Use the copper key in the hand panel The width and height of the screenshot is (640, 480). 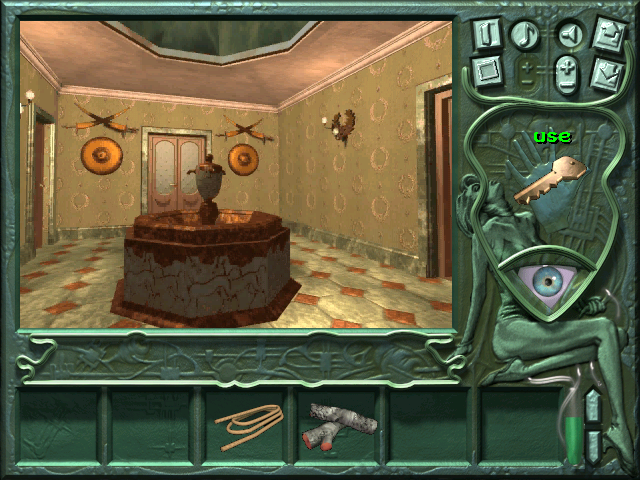tap(547, 180)
